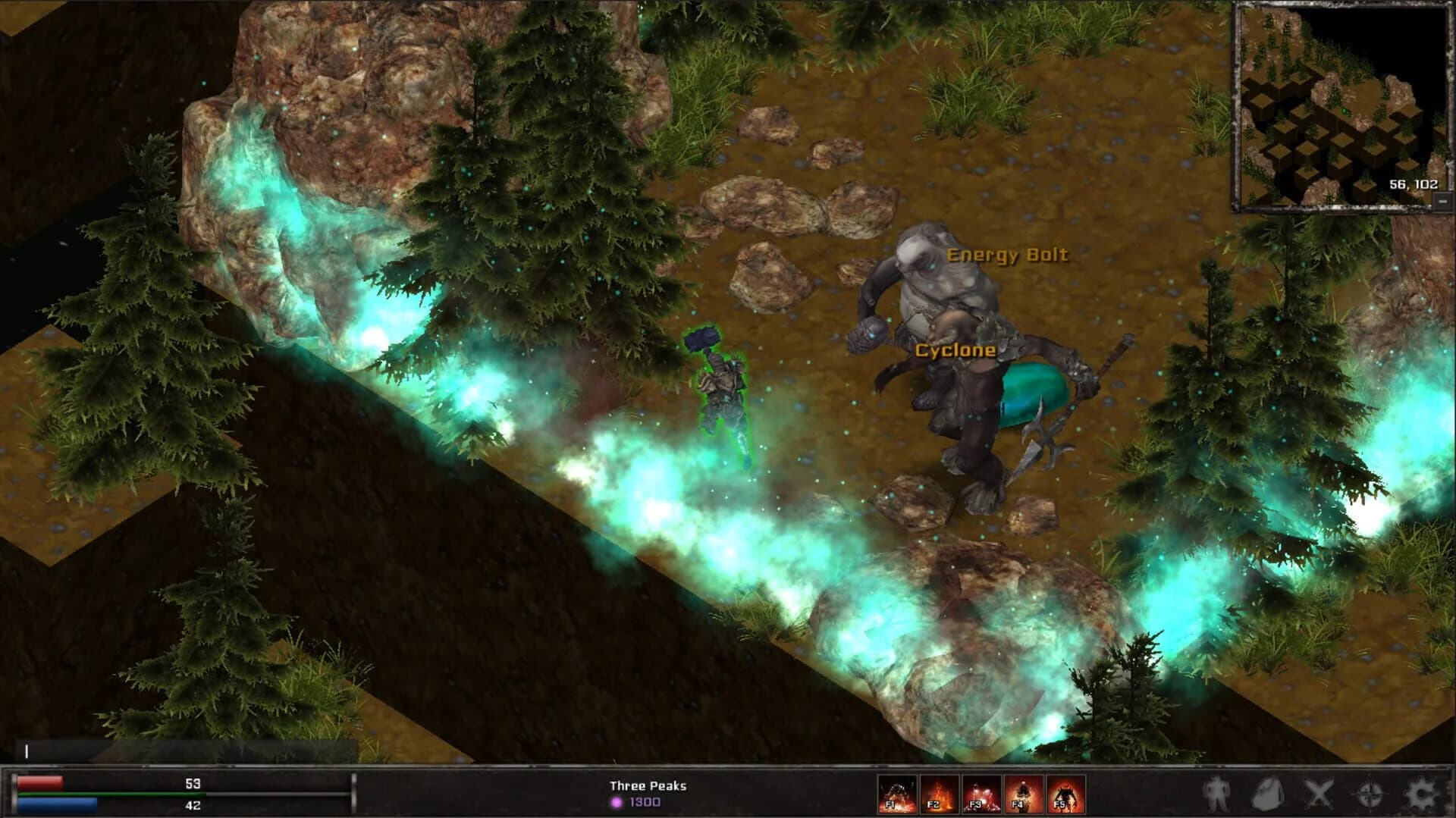Click the Three Peaks zone name
Viewport: 1456px width, 818px height.
click(x=648, y=785)
